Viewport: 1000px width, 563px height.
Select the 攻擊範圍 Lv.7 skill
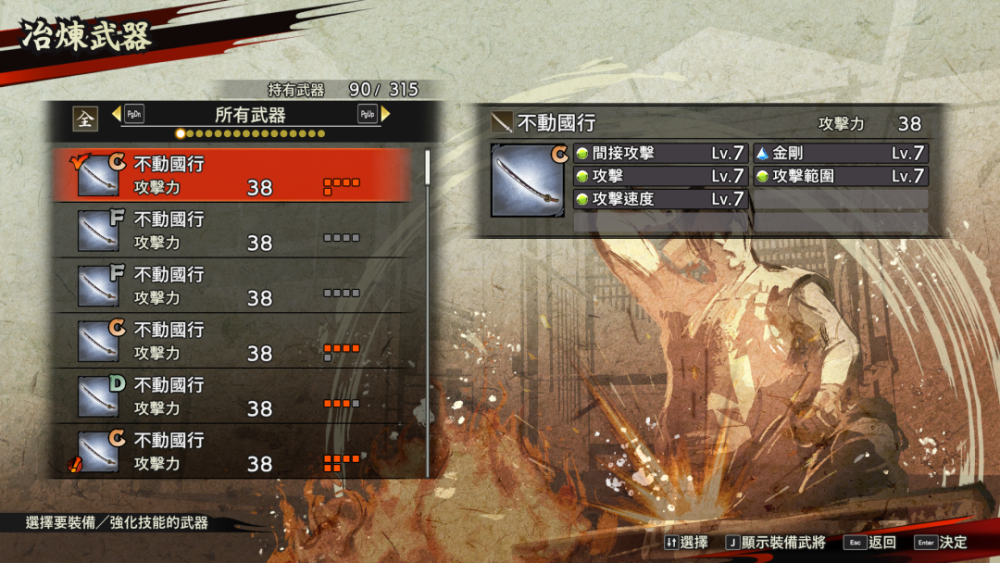click(x=840, y=176)
